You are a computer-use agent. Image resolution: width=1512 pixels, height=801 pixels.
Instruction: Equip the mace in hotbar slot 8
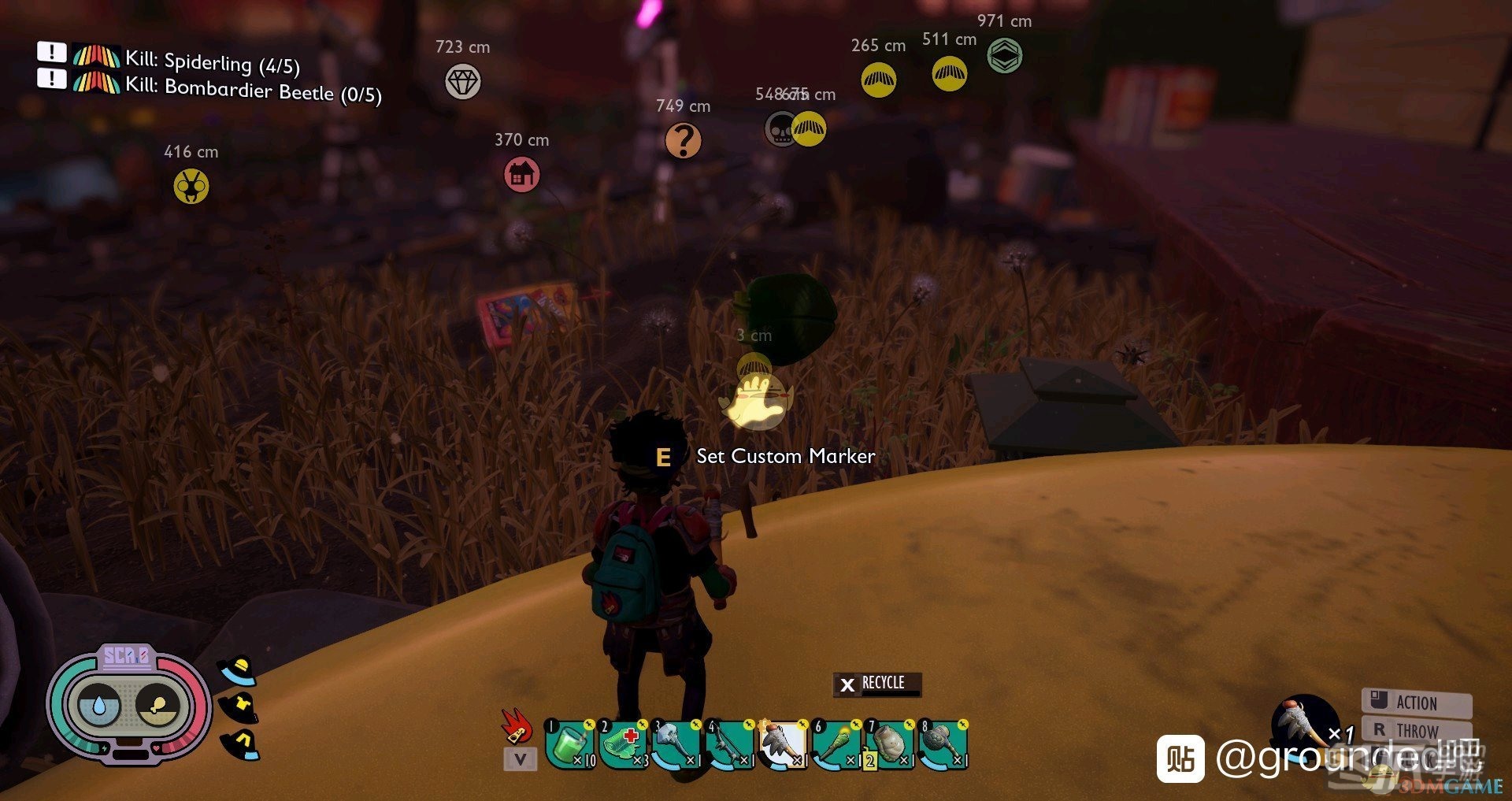[x=942, y=744]
